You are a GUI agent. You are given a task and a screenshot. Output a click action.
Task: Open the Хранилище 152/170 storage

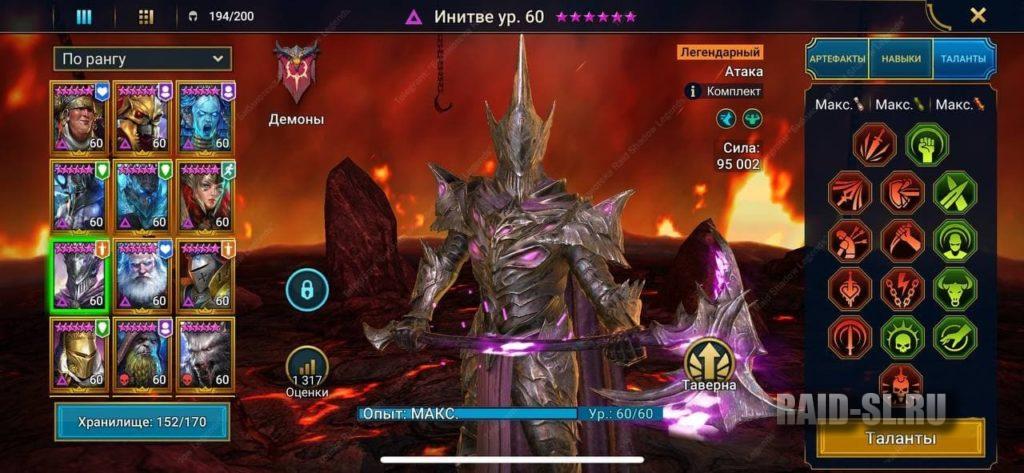pos(142,422)
